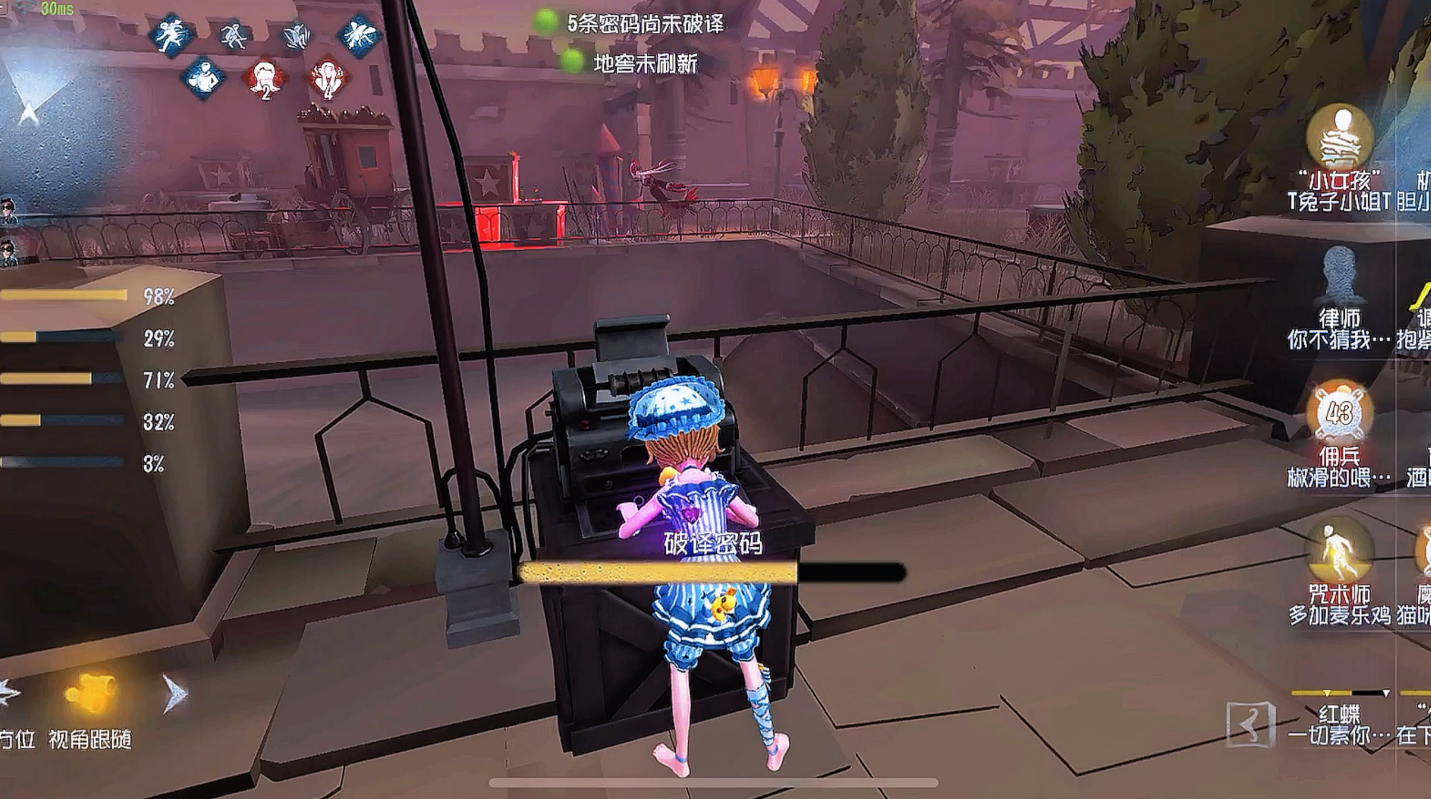Image resolution: width=1431 pixels, height=799 pixels.
Task: Inspect the running figure persona talent icon
Action: 172,35
